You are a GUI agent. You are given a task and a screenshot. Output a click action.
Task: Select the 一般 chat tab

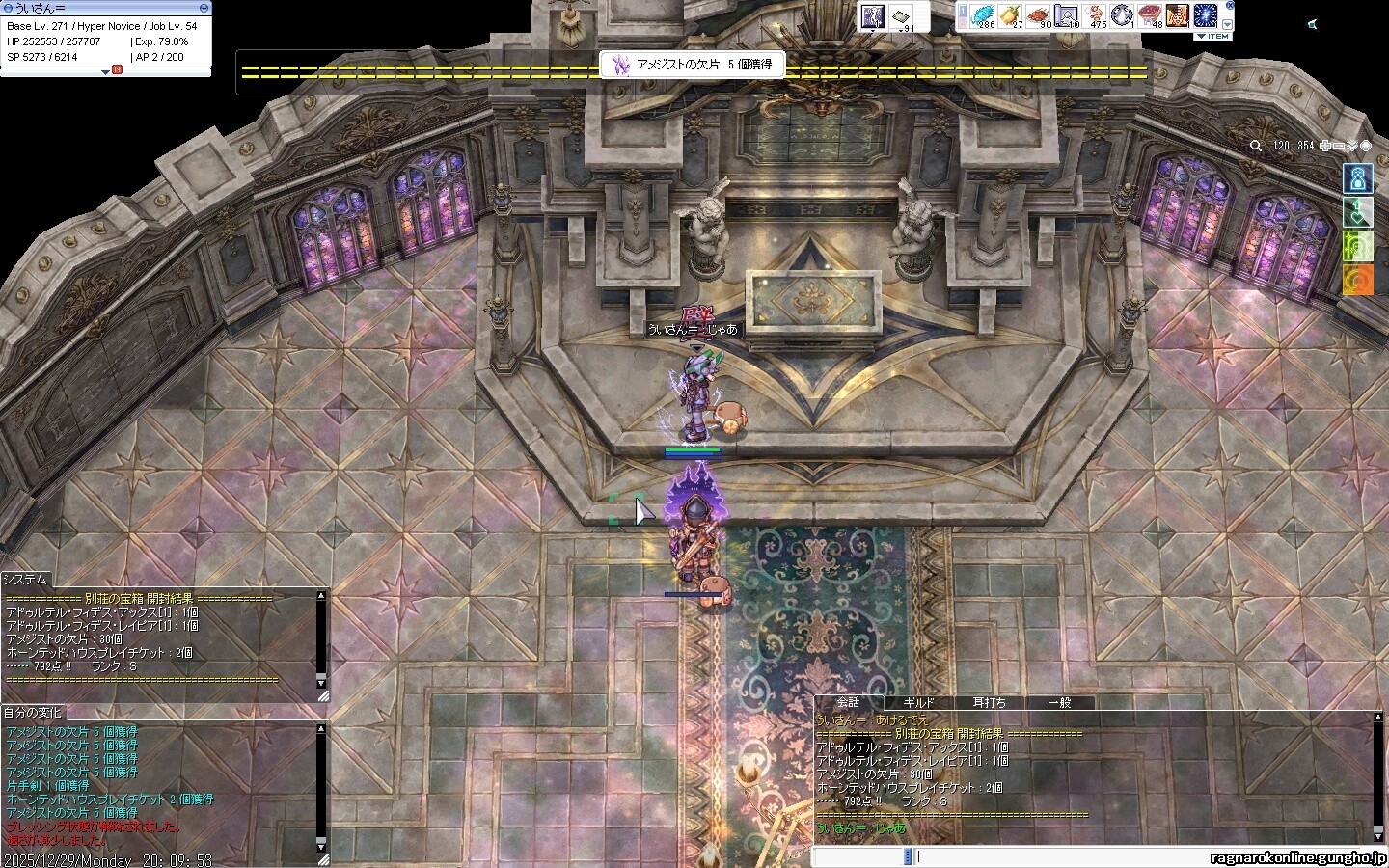(x=1059, y=702)
